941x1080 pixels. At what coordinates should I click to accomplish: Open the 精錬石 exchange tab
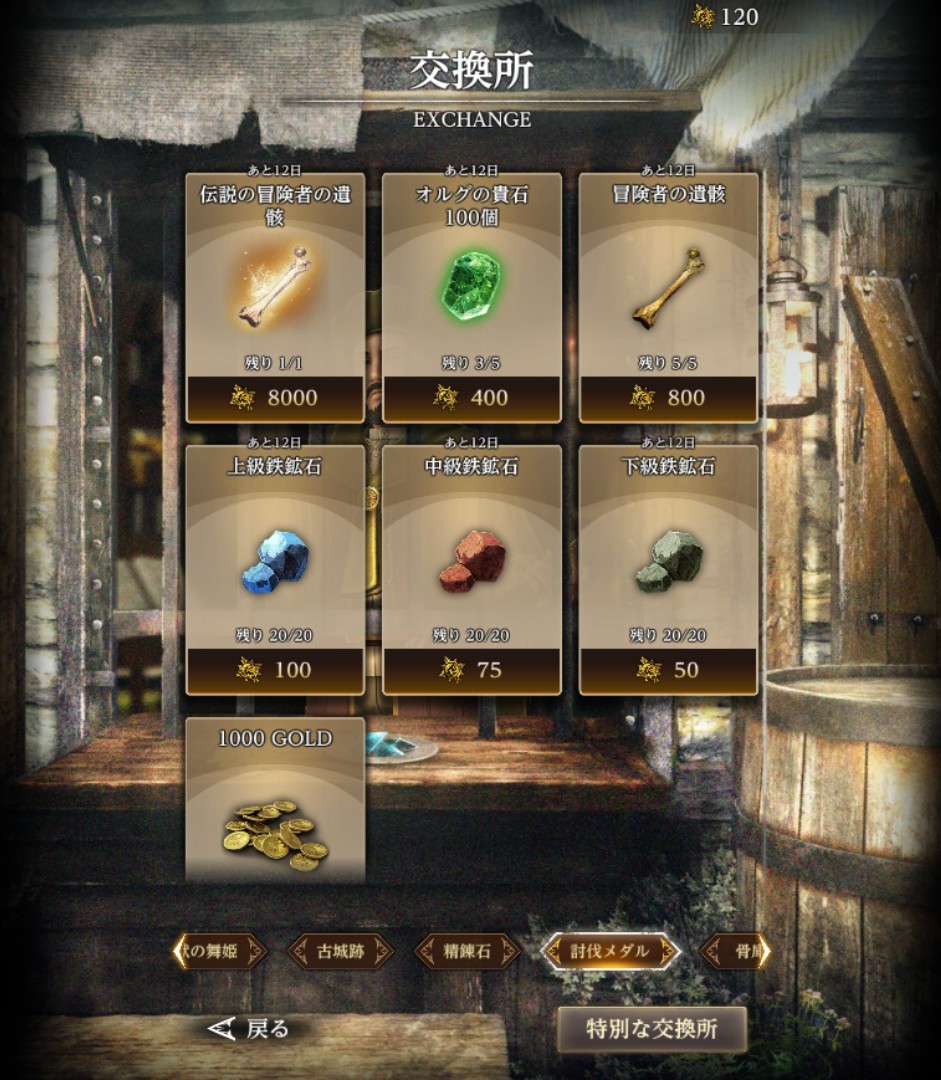pyautogui.click(x=468, y=951)
